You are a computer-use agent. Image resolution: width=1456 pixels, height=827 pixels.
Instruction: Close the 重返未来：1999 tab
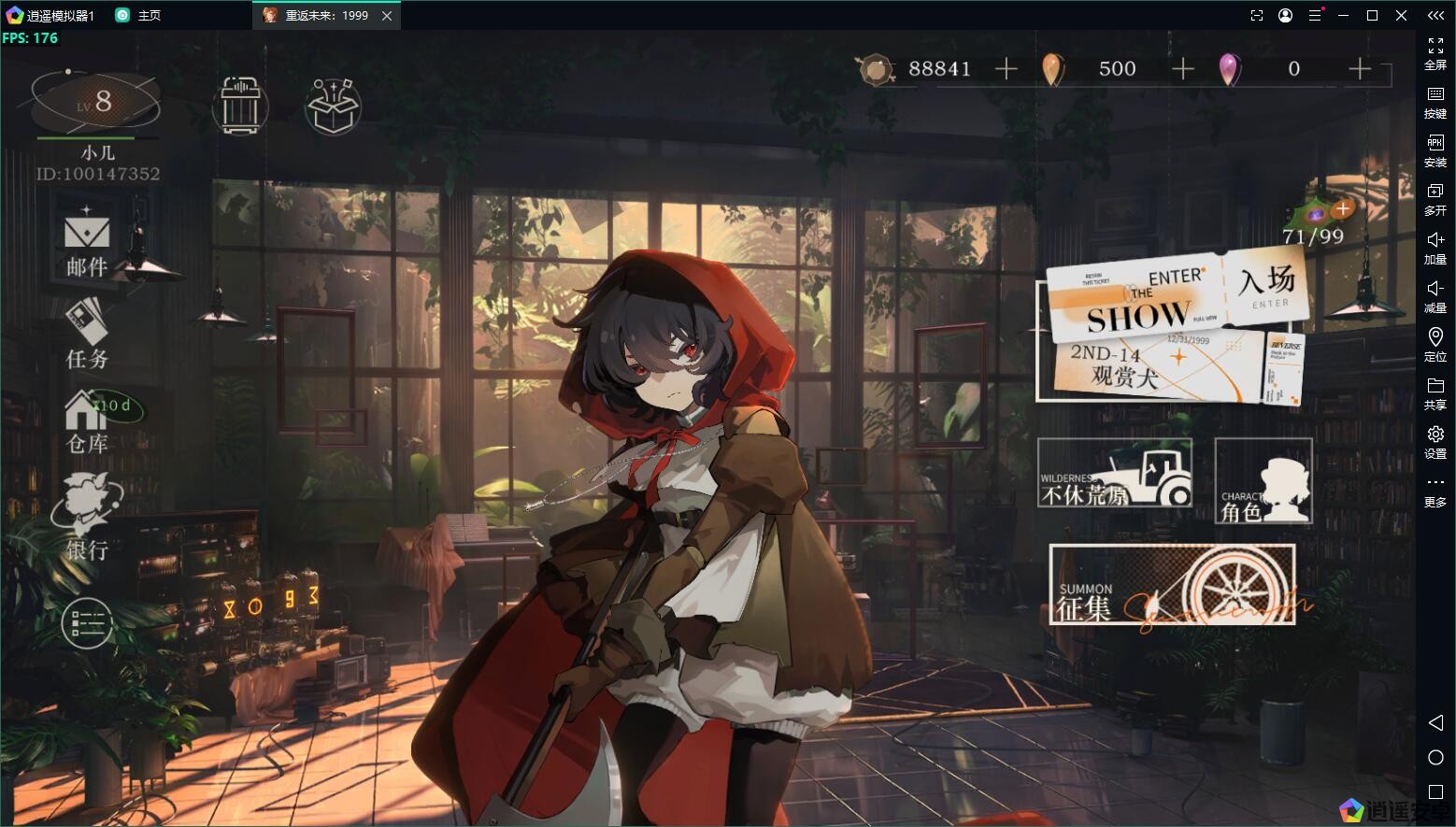(387, 15)
